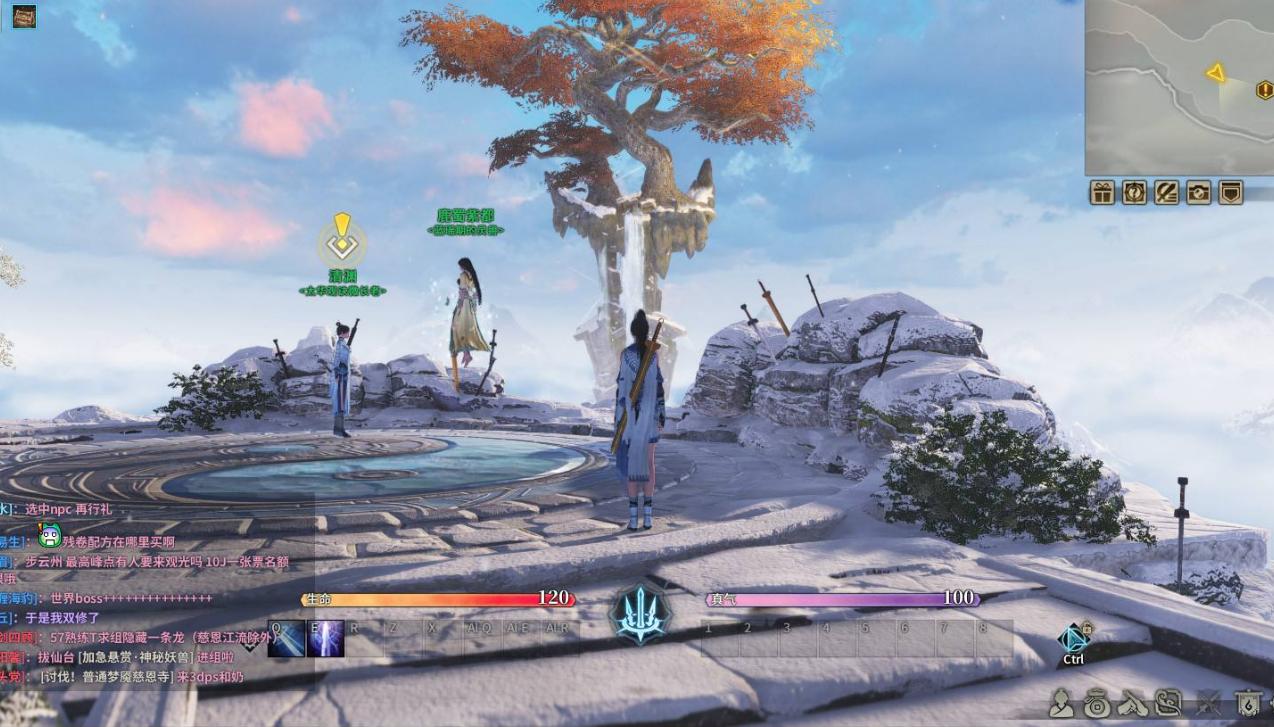Open the gift box rewards icon
The image size is (1274, 727).
click(1102, 193)
